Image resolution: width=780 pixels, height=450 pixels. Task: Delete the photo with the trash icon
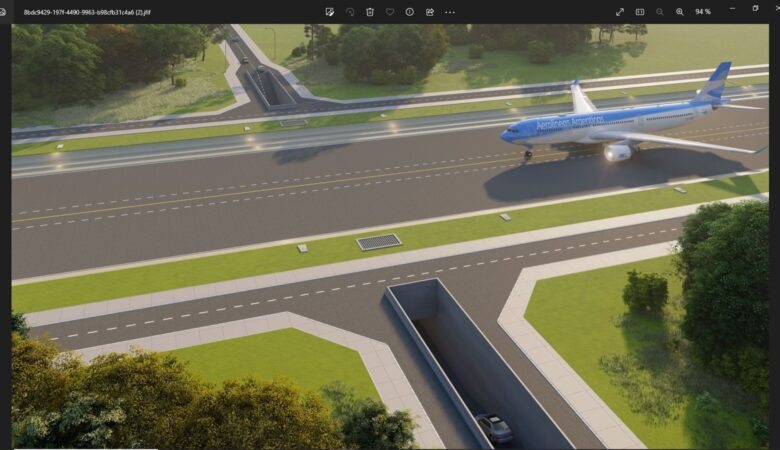click(x=370, y=12)
